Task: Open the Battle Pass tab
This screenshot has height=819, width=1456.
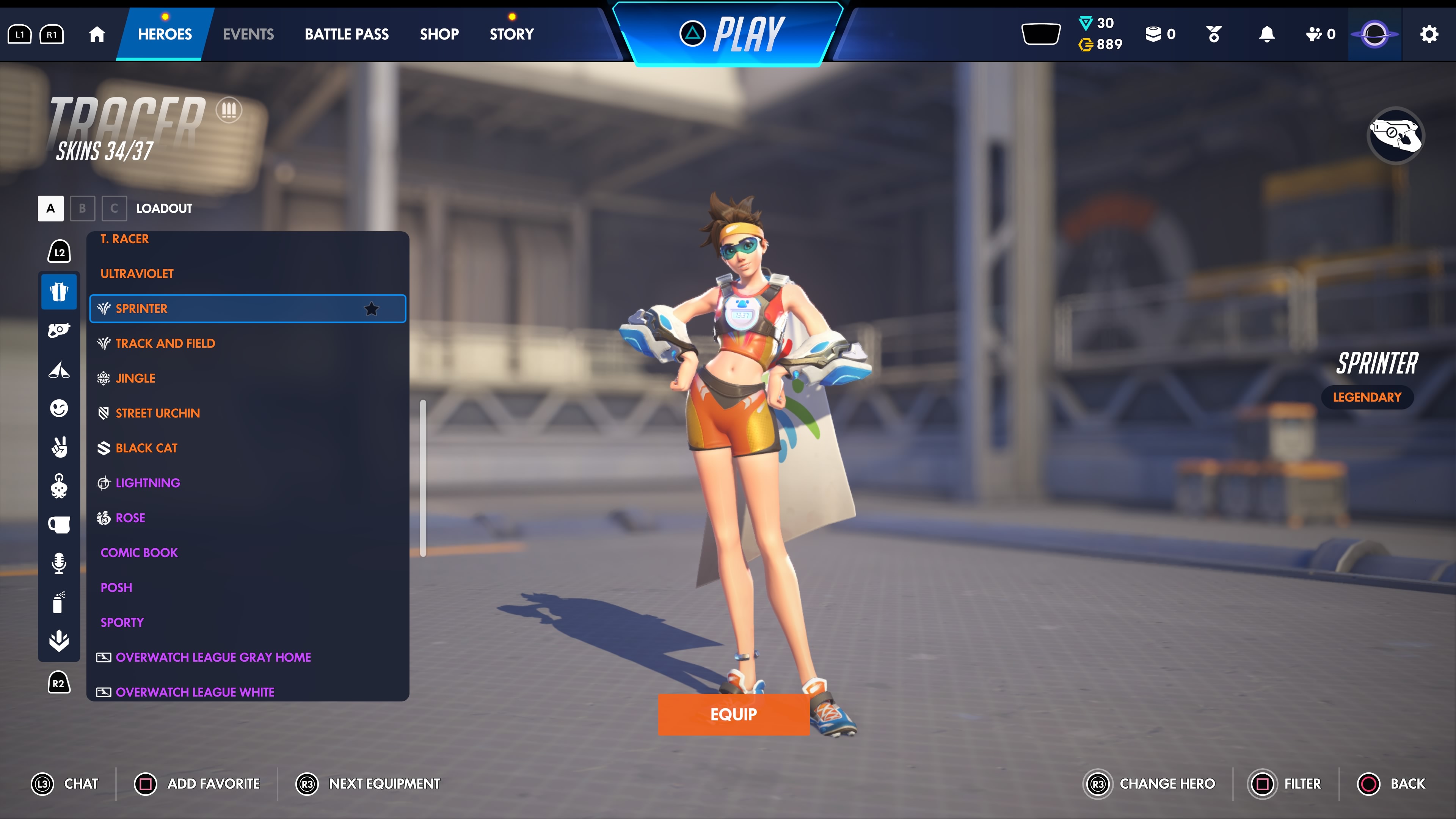Action: point(347,34)
